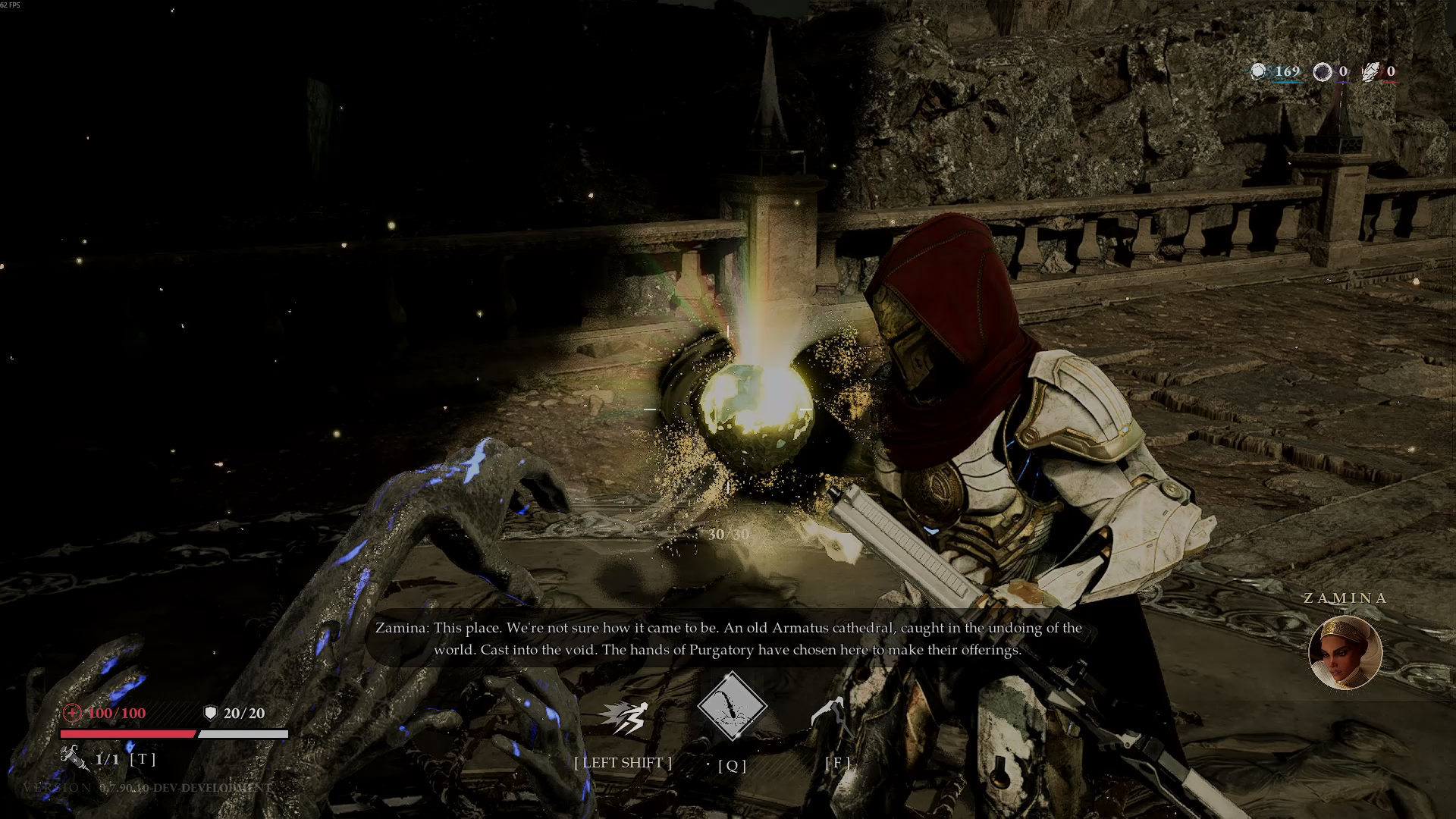This screenshot has width=1456, height=819.
Task: Activate the dash sprint ability icon
Action: coord(623,717)
